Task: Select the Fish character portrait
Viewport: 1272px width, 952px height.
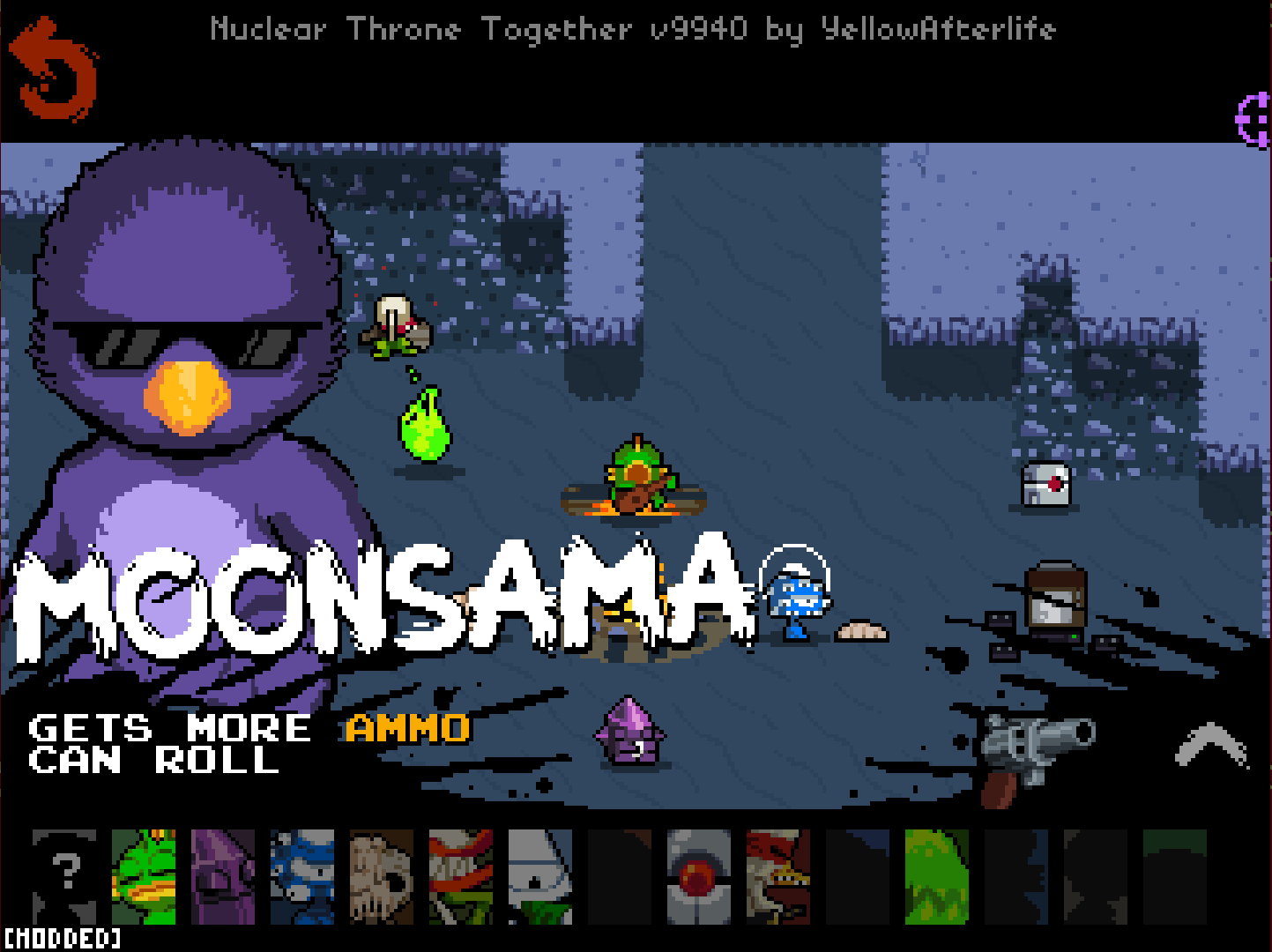Action: click(145, 877)
